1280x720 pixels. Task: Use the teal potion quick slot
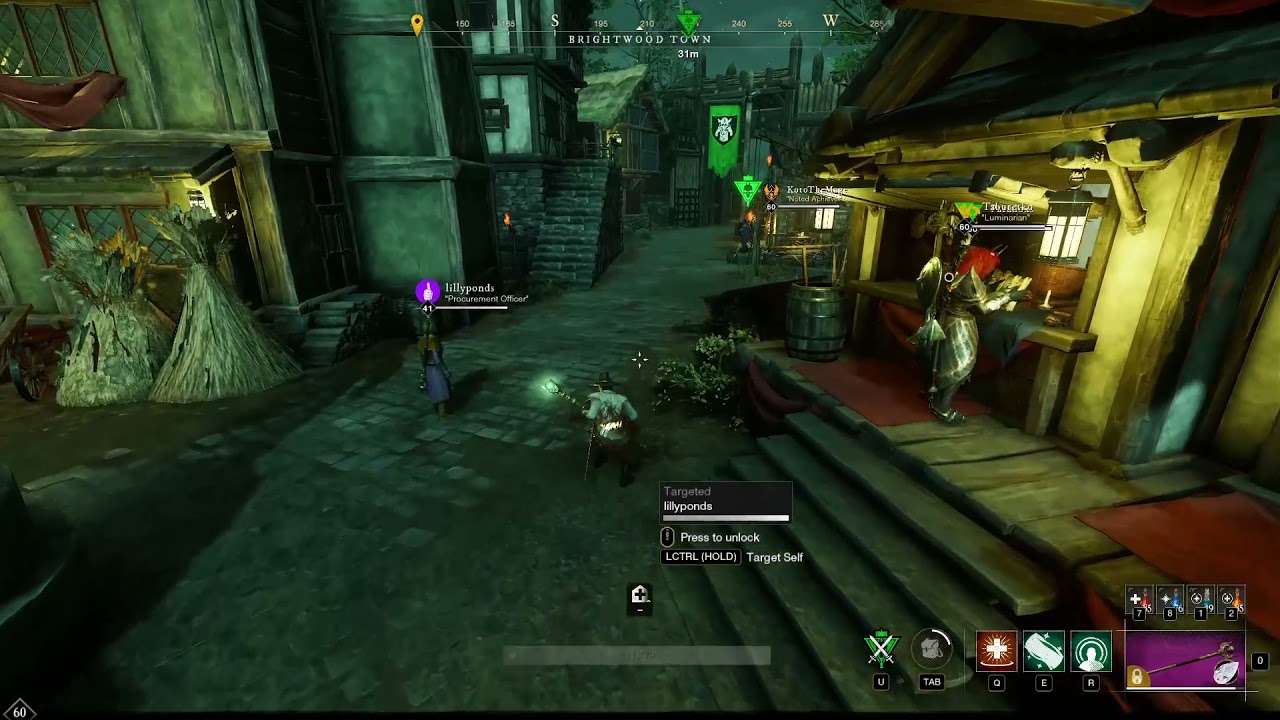[x=1200, y=600]
